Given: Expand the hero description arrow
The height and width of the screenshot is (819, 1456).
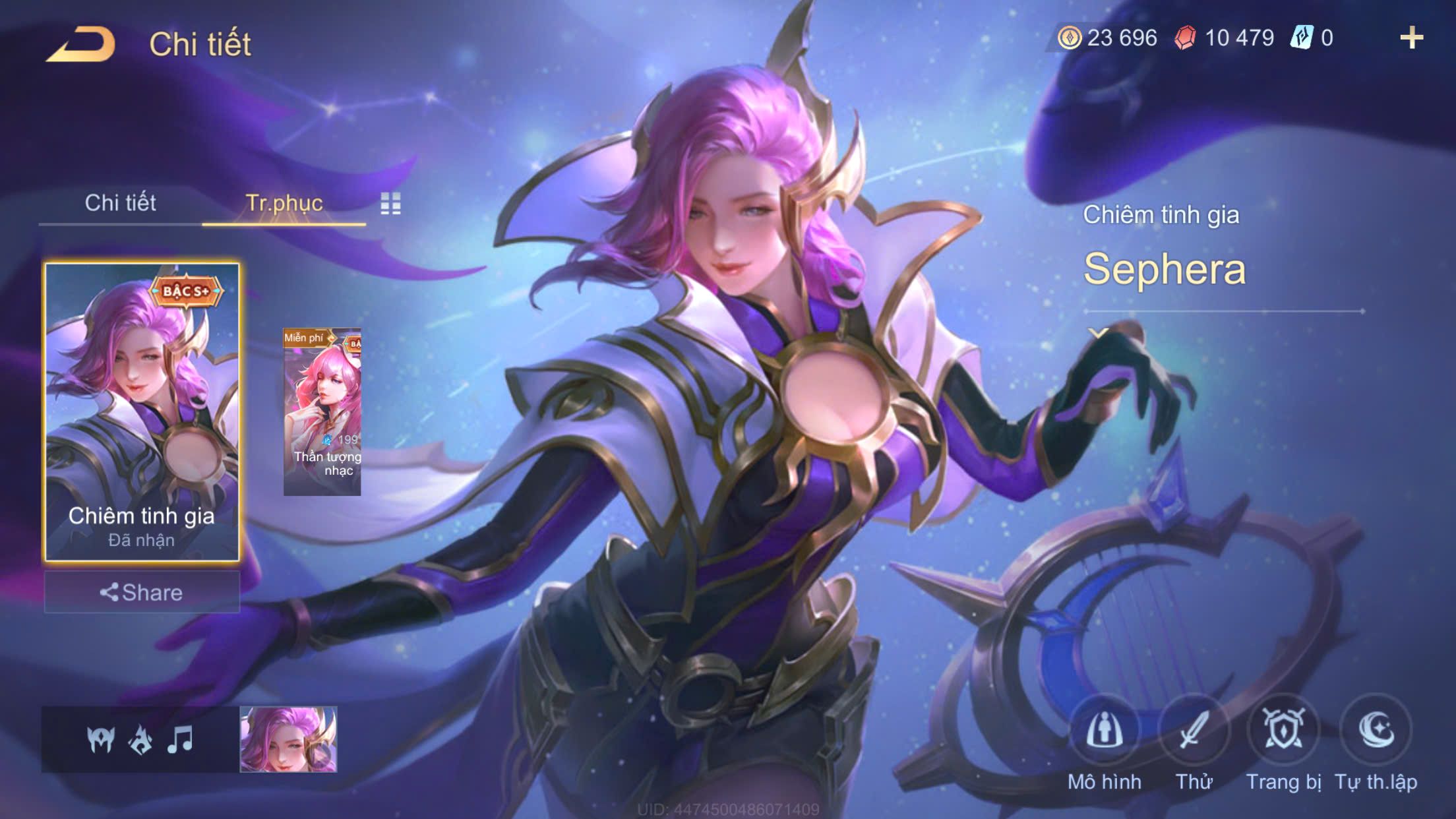Looking at the screenshot, I should [x=1098, y=333].
